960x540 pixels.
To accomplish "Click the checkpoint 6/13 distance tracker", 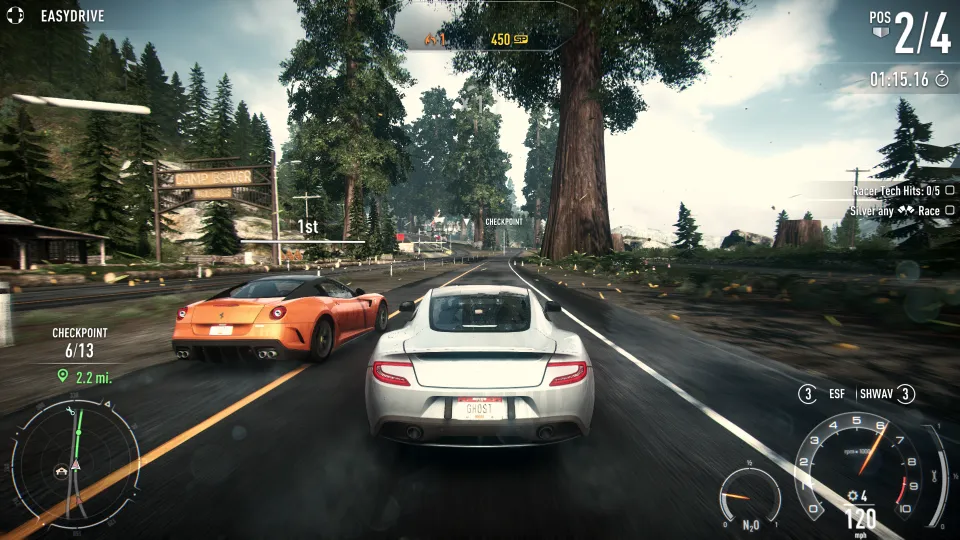I will point(80,354).
